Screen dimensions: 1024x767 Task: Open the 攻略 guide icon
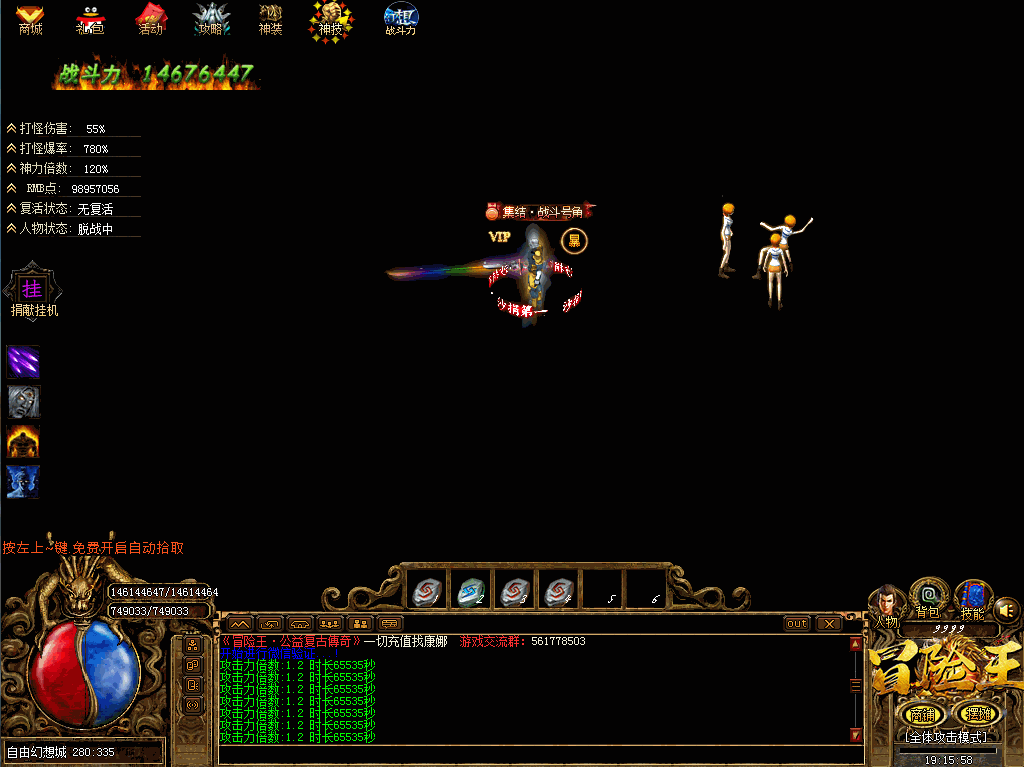211,18
